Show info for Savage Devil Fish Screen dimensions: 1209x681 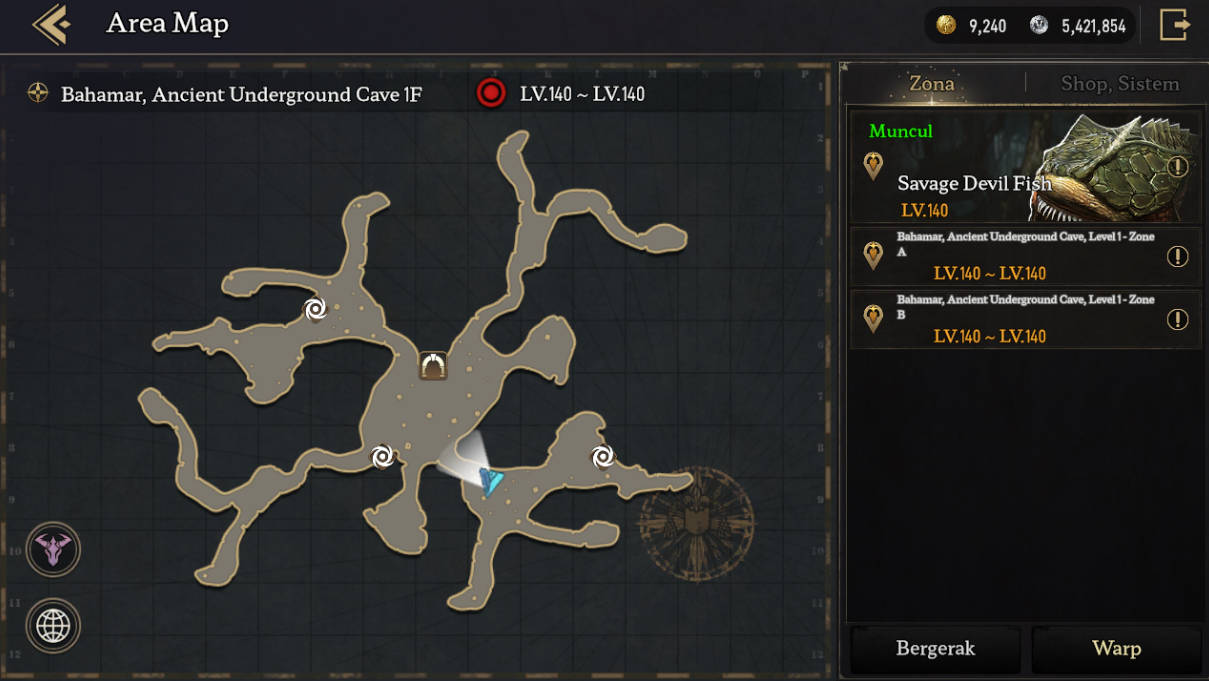[1178, 167]
